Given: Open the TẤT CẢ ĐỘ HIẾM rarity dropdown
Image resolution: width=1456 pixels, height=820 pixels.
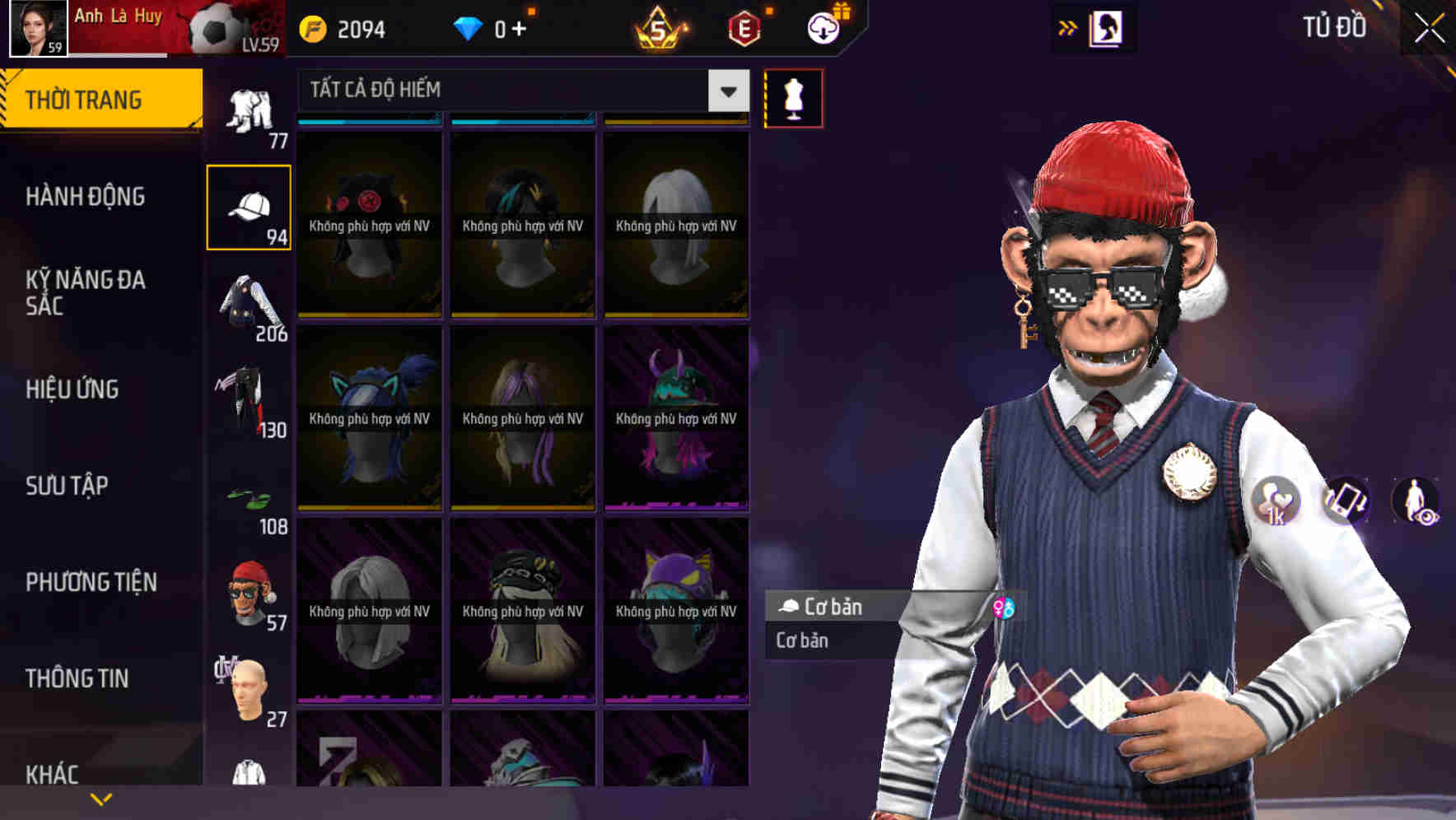Looking at the screenshot, I should (x=511, y=91).
